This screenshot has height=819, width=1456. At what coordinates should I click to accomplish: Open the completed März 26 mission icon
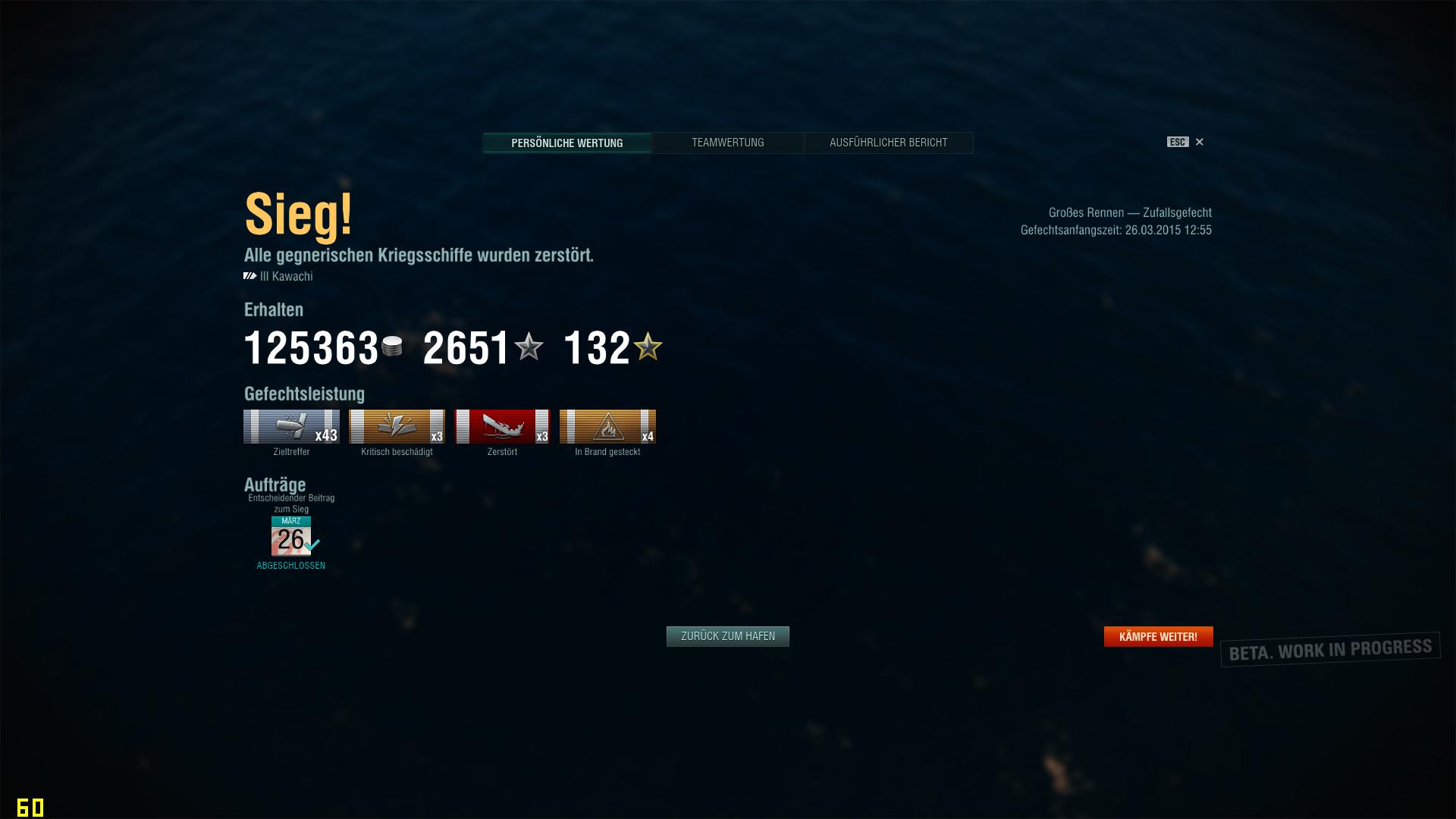291,536
